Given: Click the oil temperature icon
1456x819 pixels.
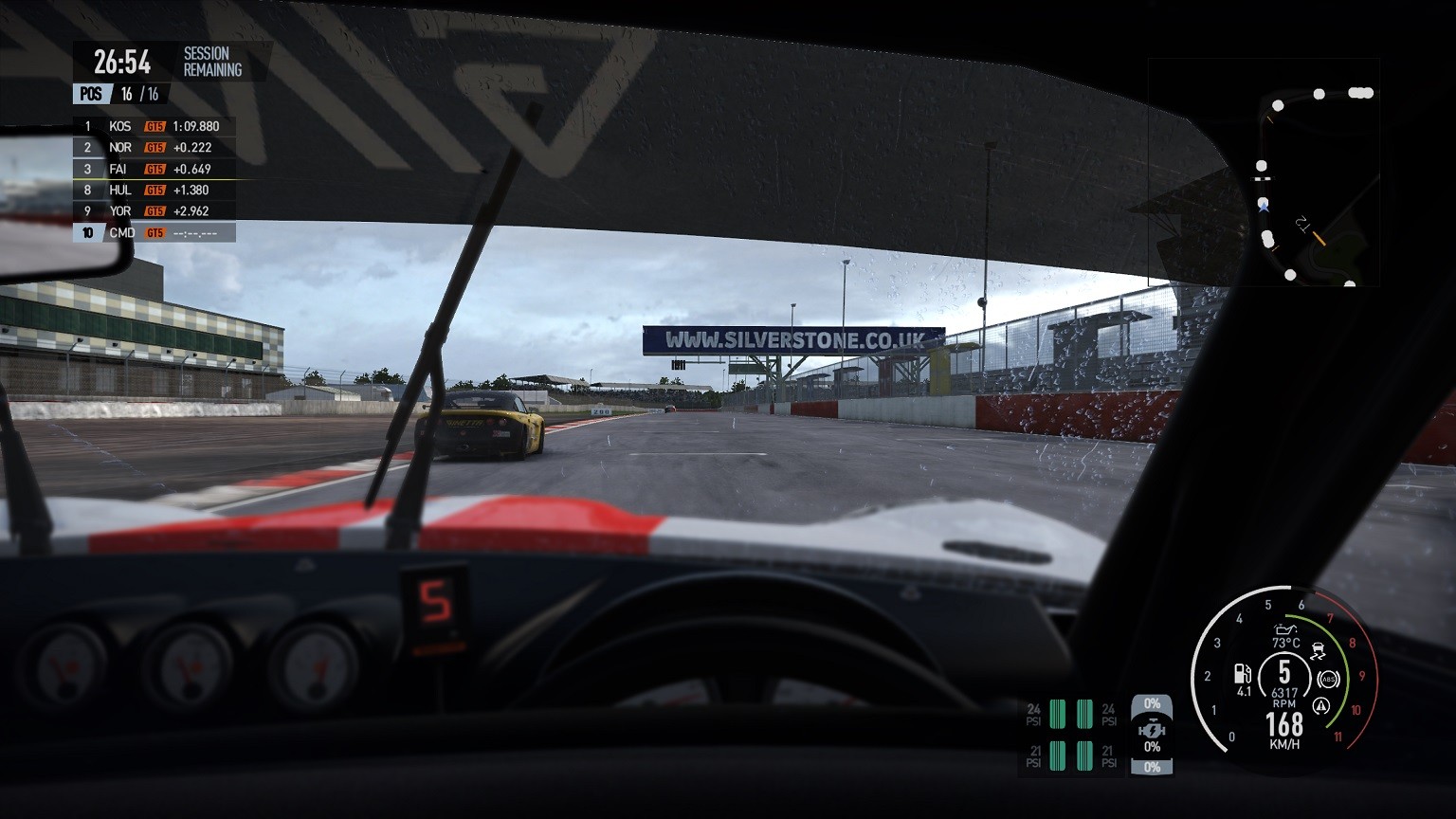Looking at the screenshot, I should 1285,628.
